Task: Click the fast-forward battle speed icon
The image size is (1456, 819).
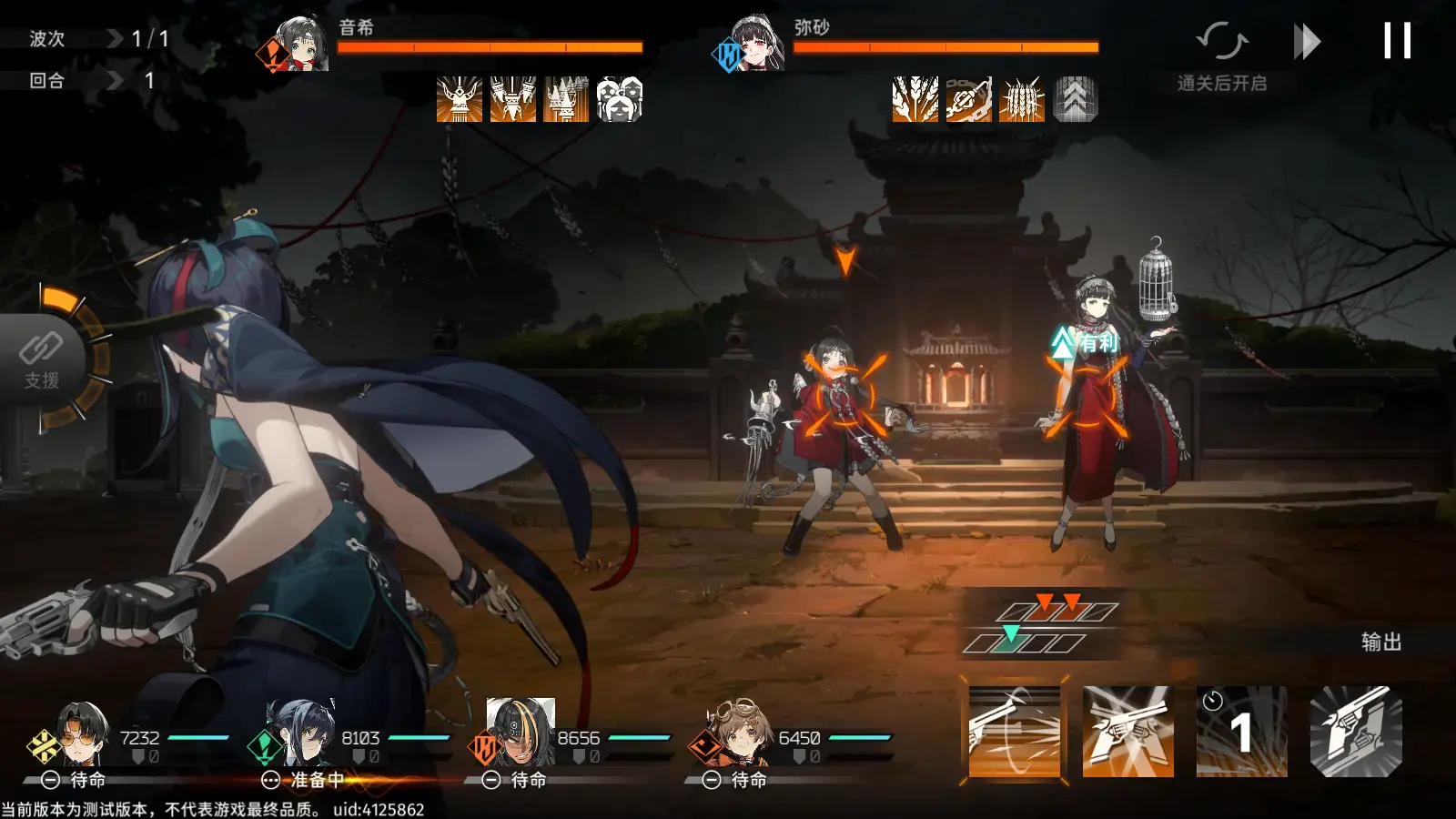Action: pos(1308,40)
